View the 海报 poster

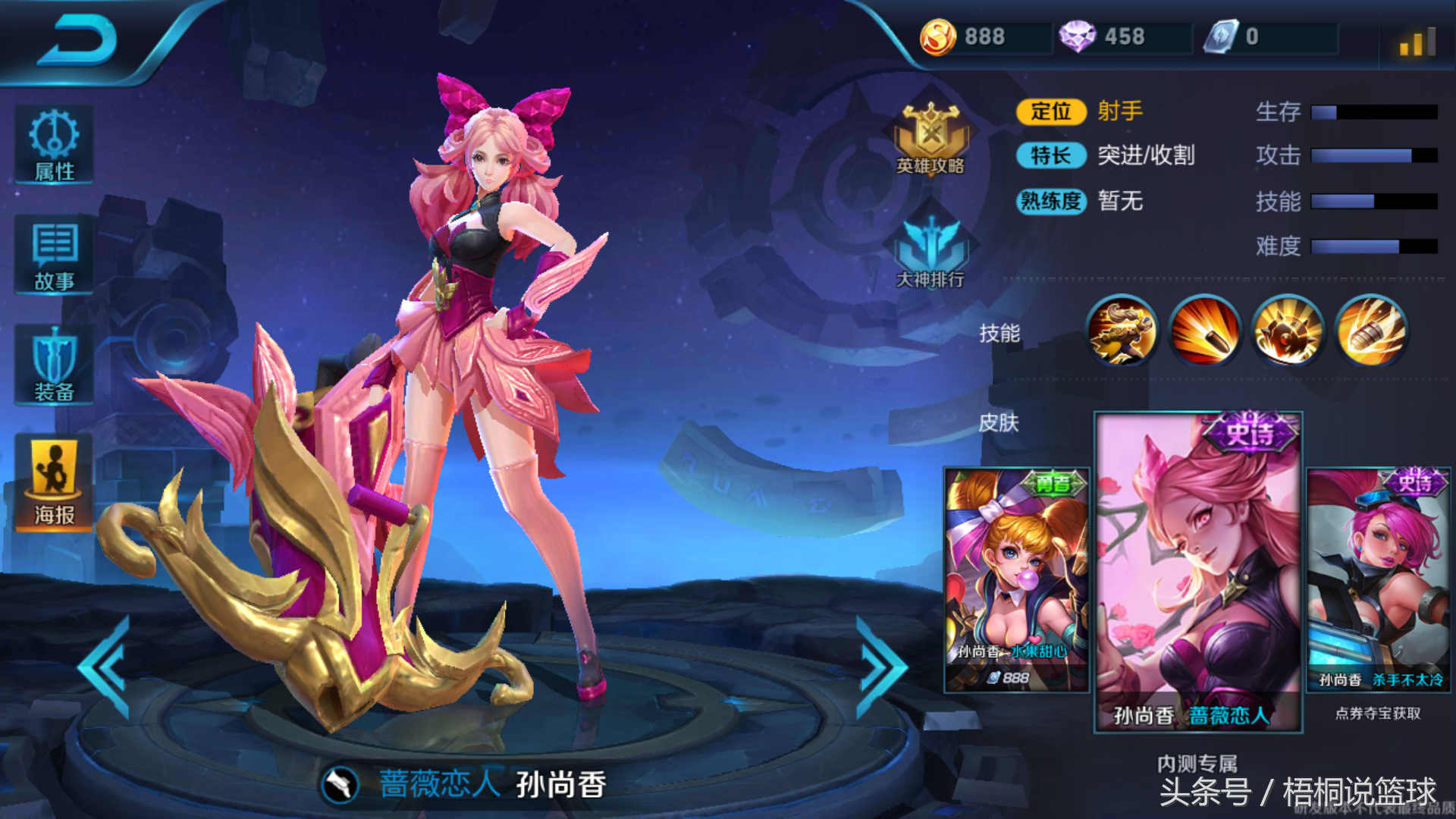click(x=54, y=483)
